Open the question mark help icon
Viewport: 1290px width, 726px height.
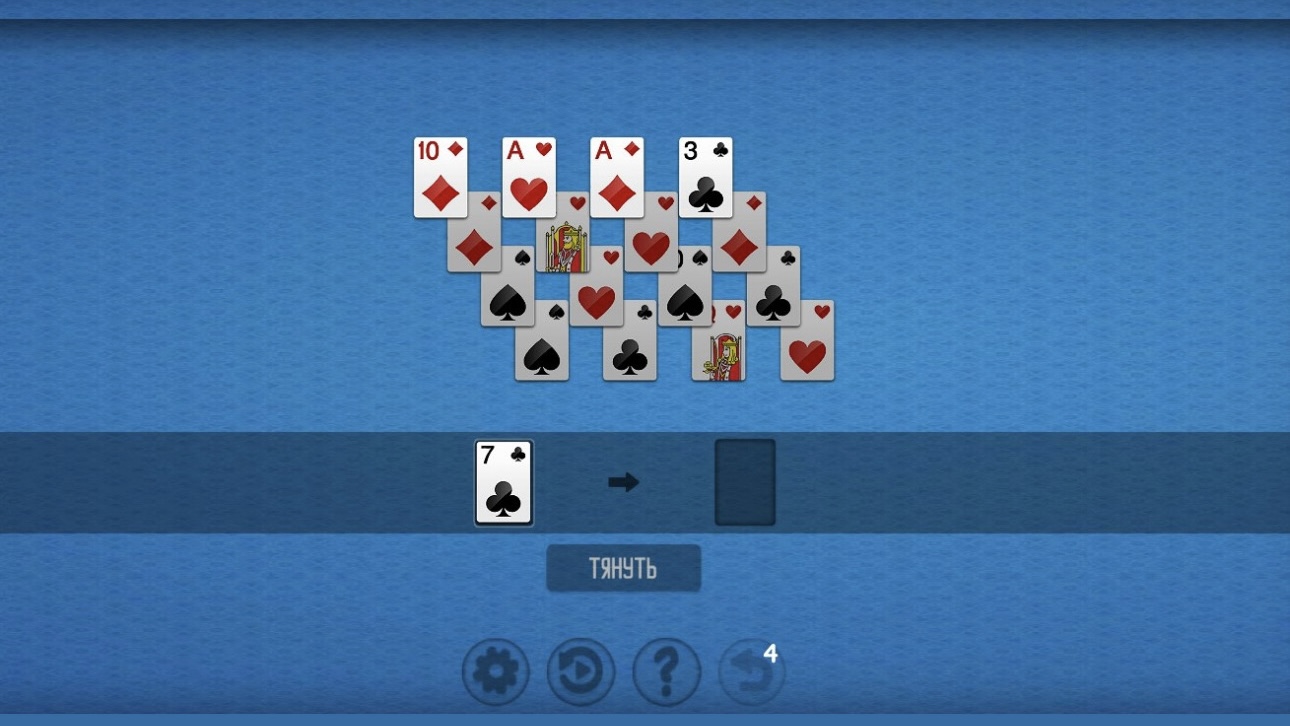click(x=665, y=671)
